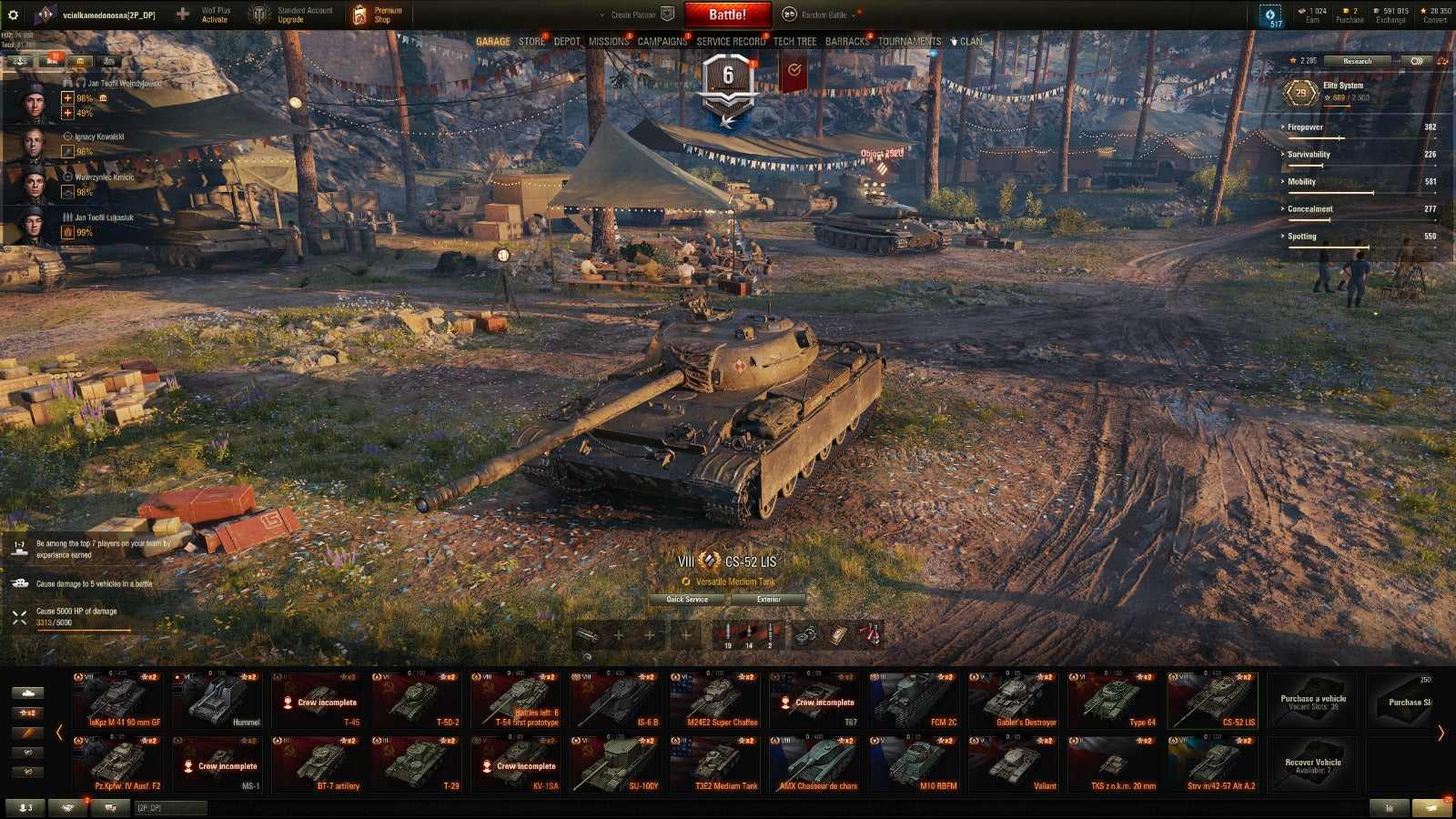Open the Missions tab
Image resolution: width=1456 pixels, height=819 pixels.
608,41
